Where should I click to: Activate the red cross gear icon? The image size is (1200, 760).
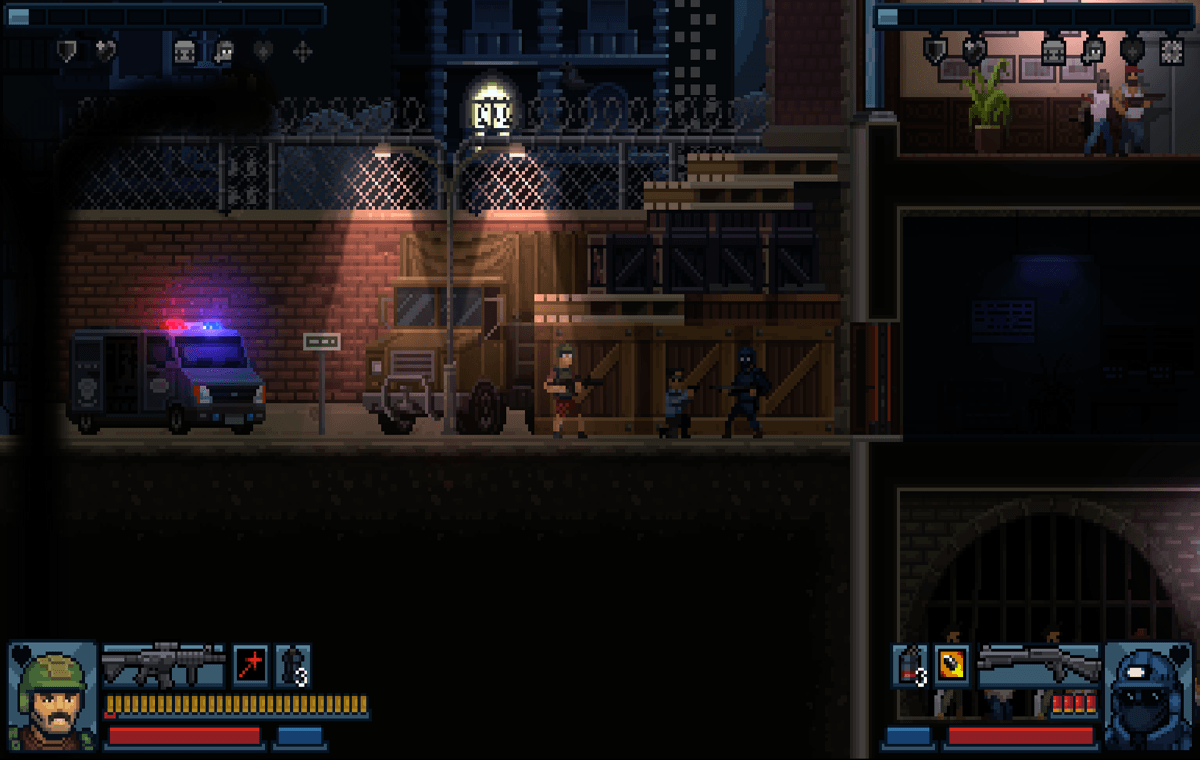click(250, 665)
